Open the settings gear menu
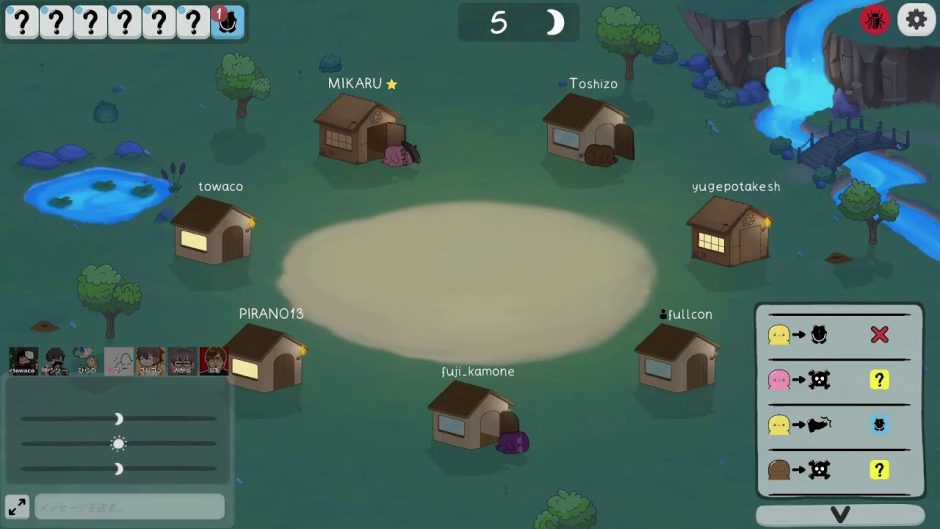940x529 pixels. tap(916, 19)
